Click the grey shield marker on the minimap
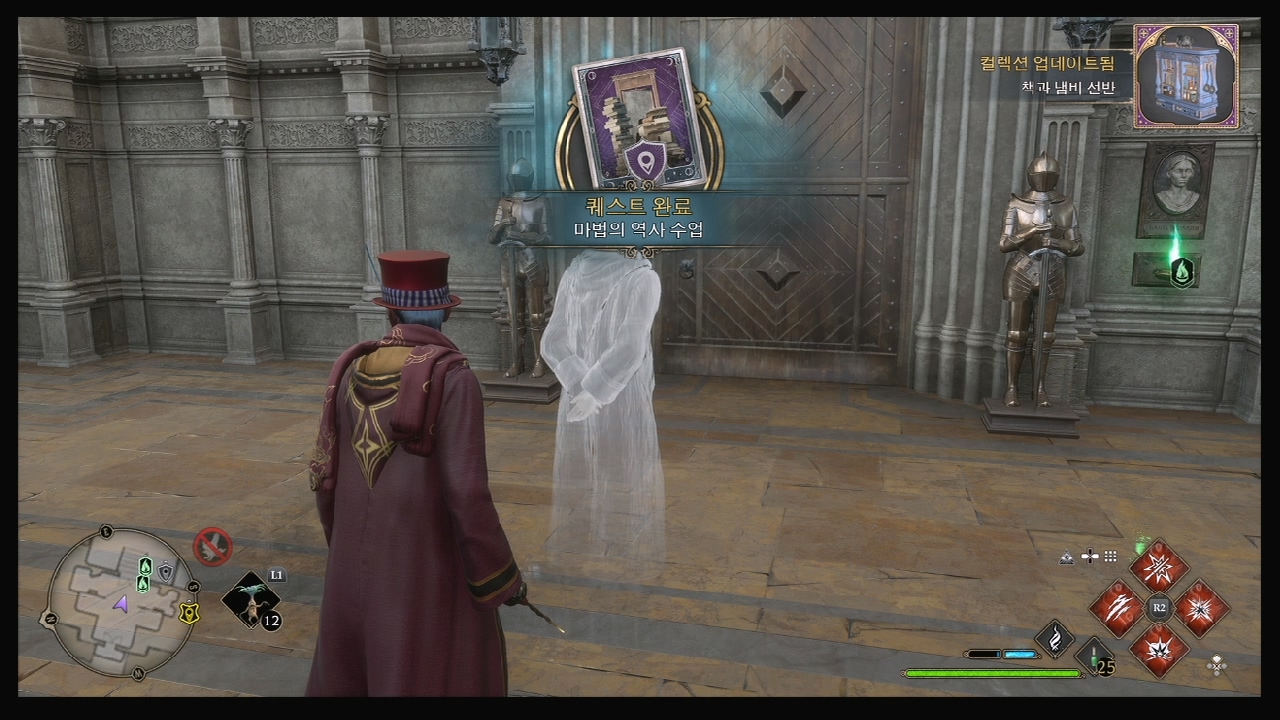The width and height of the screenshot is (1280, 720). (166, 571)
